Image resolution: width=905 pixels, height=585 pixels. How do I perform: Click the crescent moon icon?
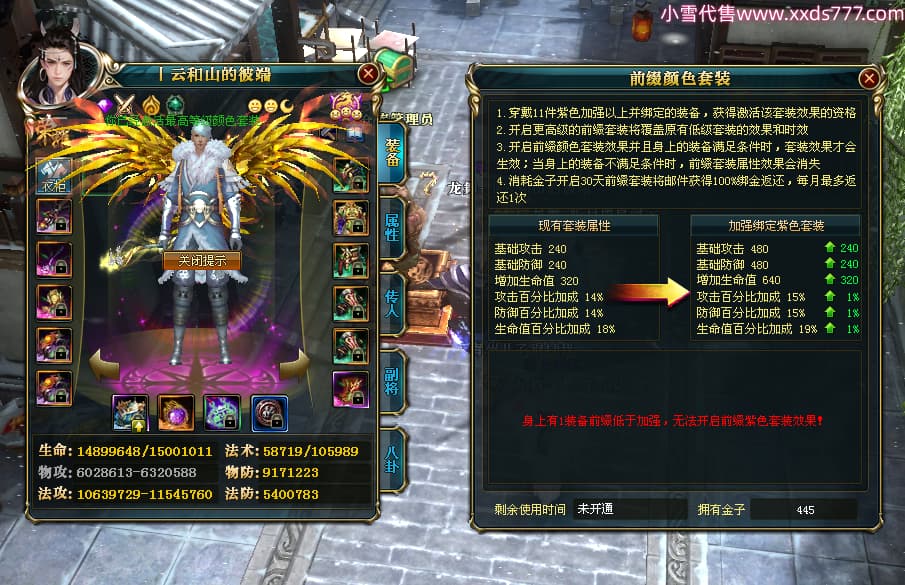(x=285, y=105)
